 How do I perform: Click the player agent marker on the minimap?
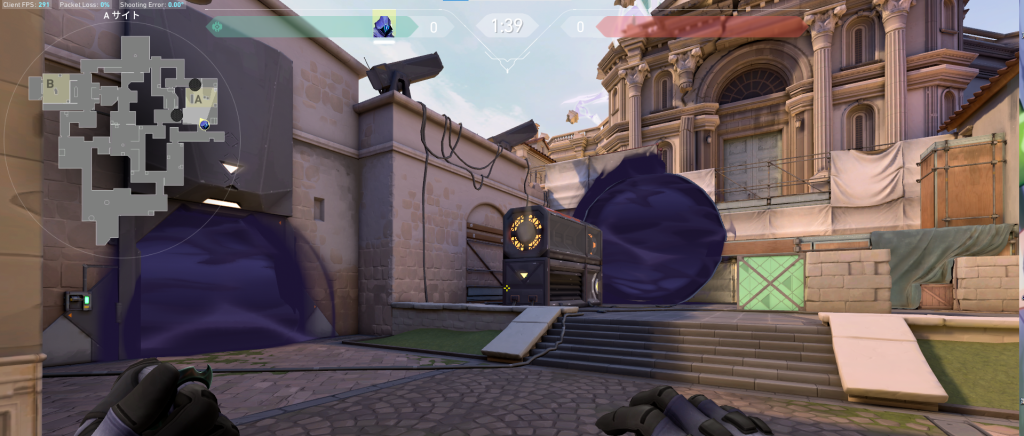[204, 124]
